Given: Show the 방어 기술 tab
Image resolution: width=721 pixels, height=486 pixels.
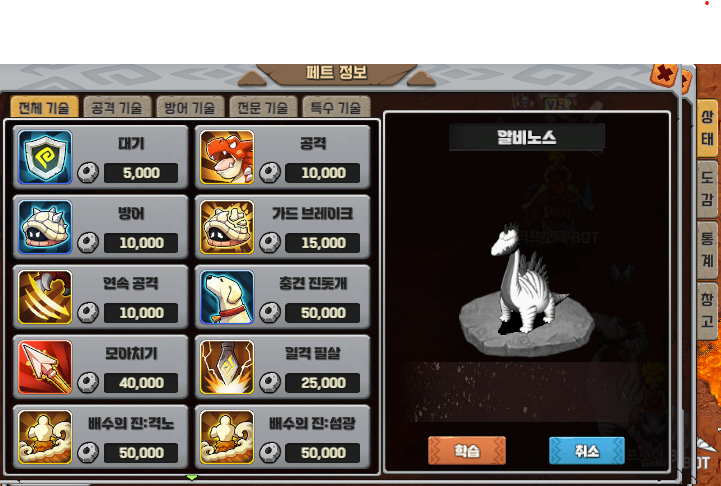Looking at the screenshot, I should click(190, 107).
